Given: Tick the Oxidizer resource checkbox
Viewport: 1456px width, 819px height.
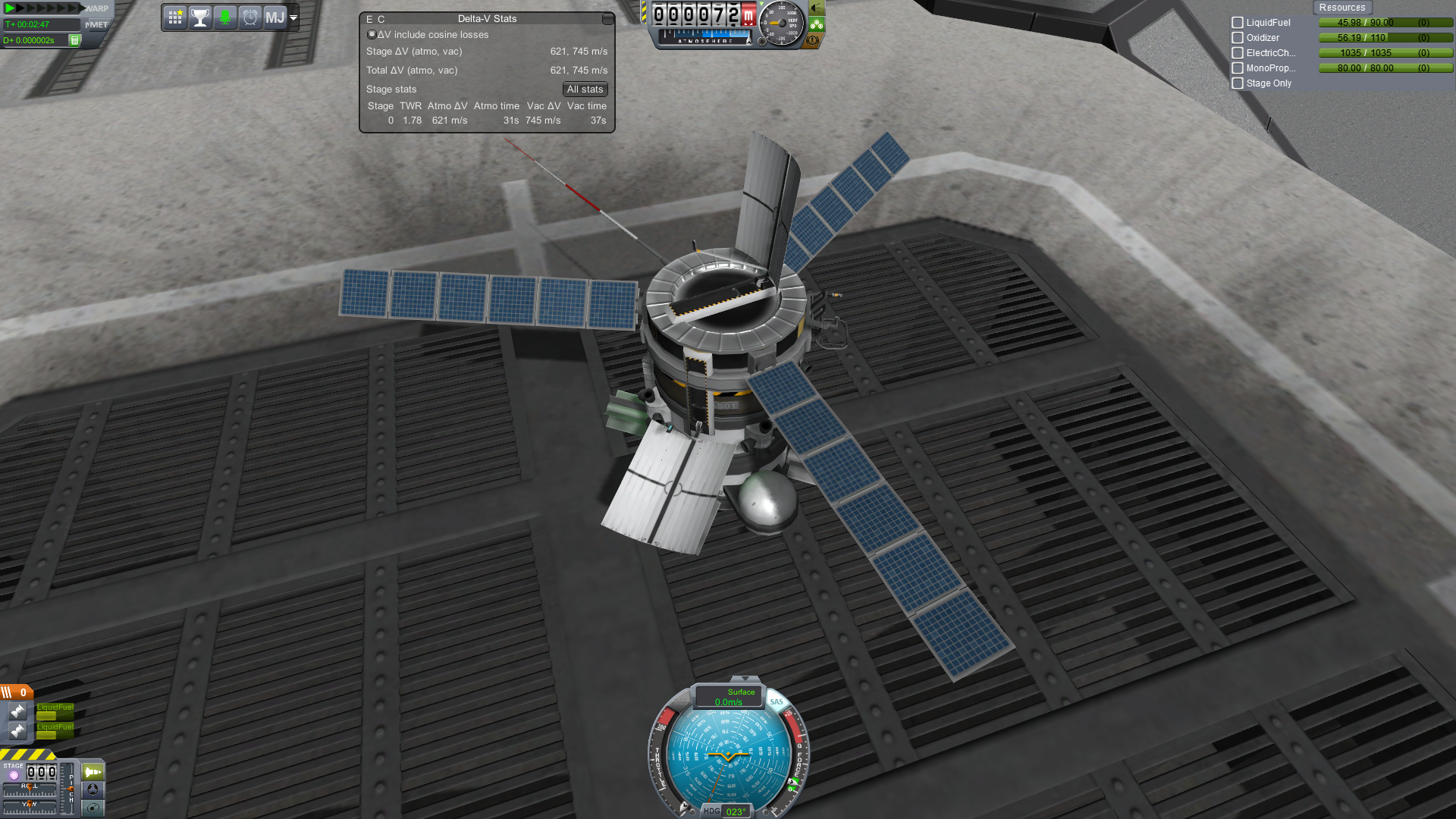Looking at the screenshot, I should pos(1238,38).
